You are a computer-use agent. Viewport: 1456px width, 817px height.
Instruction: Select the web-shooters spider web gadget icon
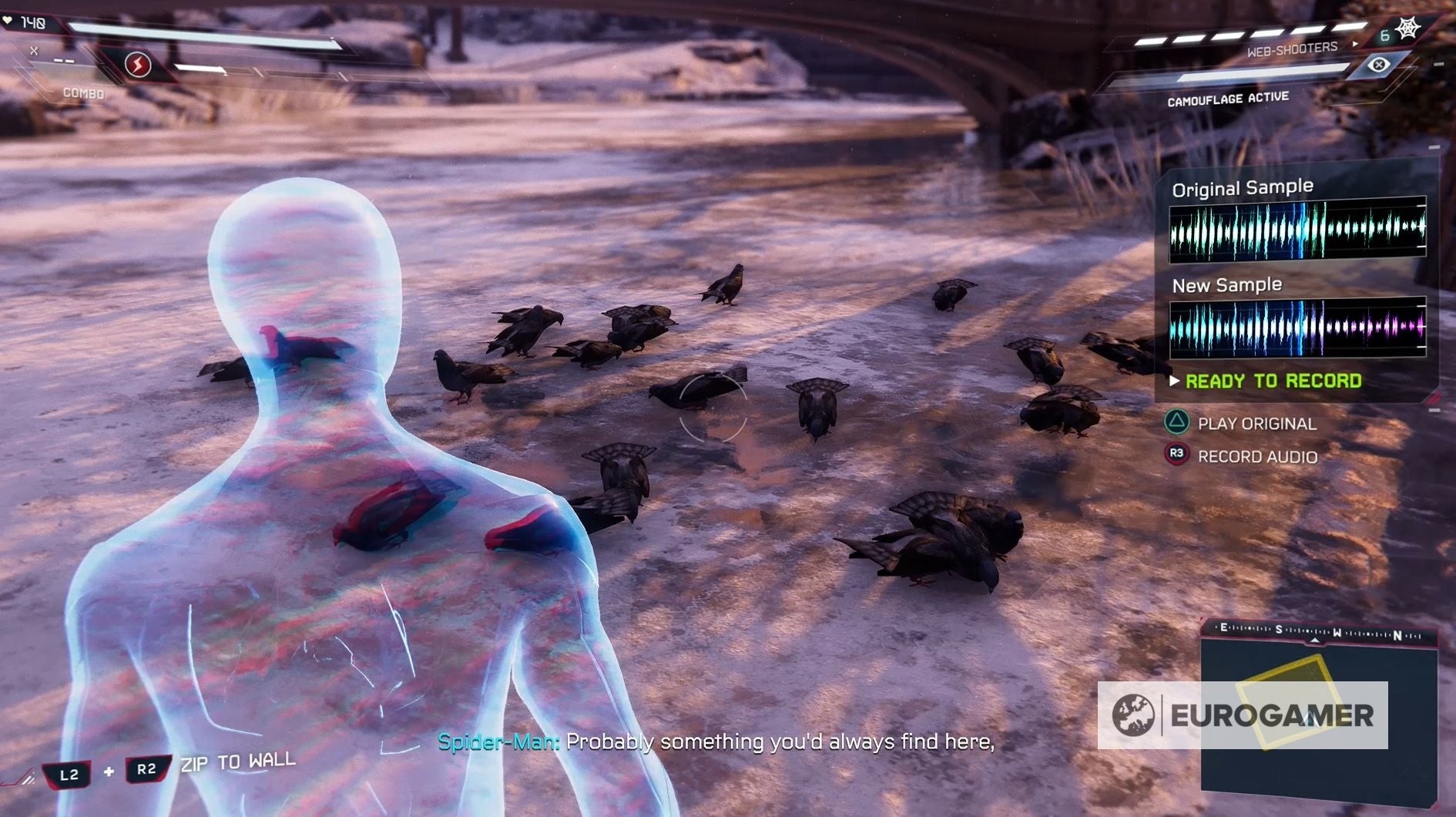tap(1408, 29)
